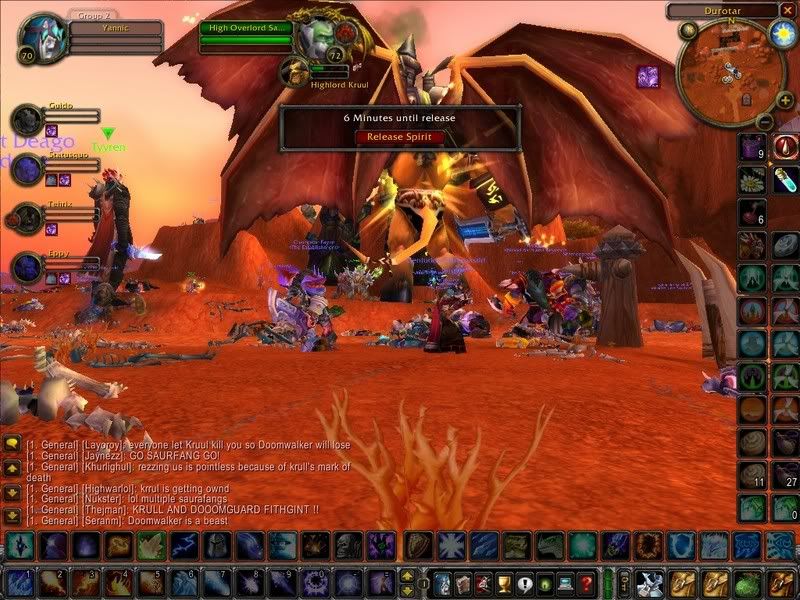Zoom out the minimap with the minus button
The height and width of the screenshot is (600, 800).
click(x=762, y=121)
